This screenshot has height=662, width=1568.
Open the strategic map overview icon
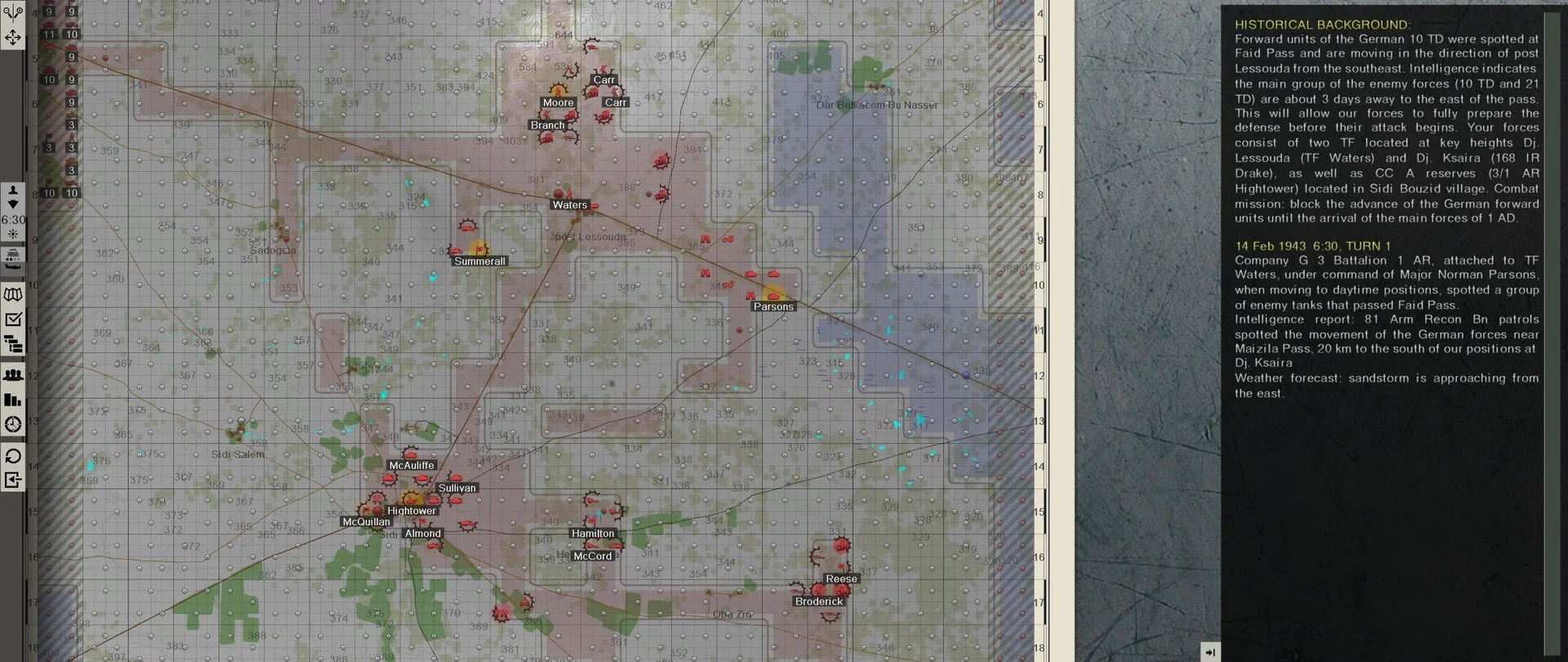pos(12,293)
